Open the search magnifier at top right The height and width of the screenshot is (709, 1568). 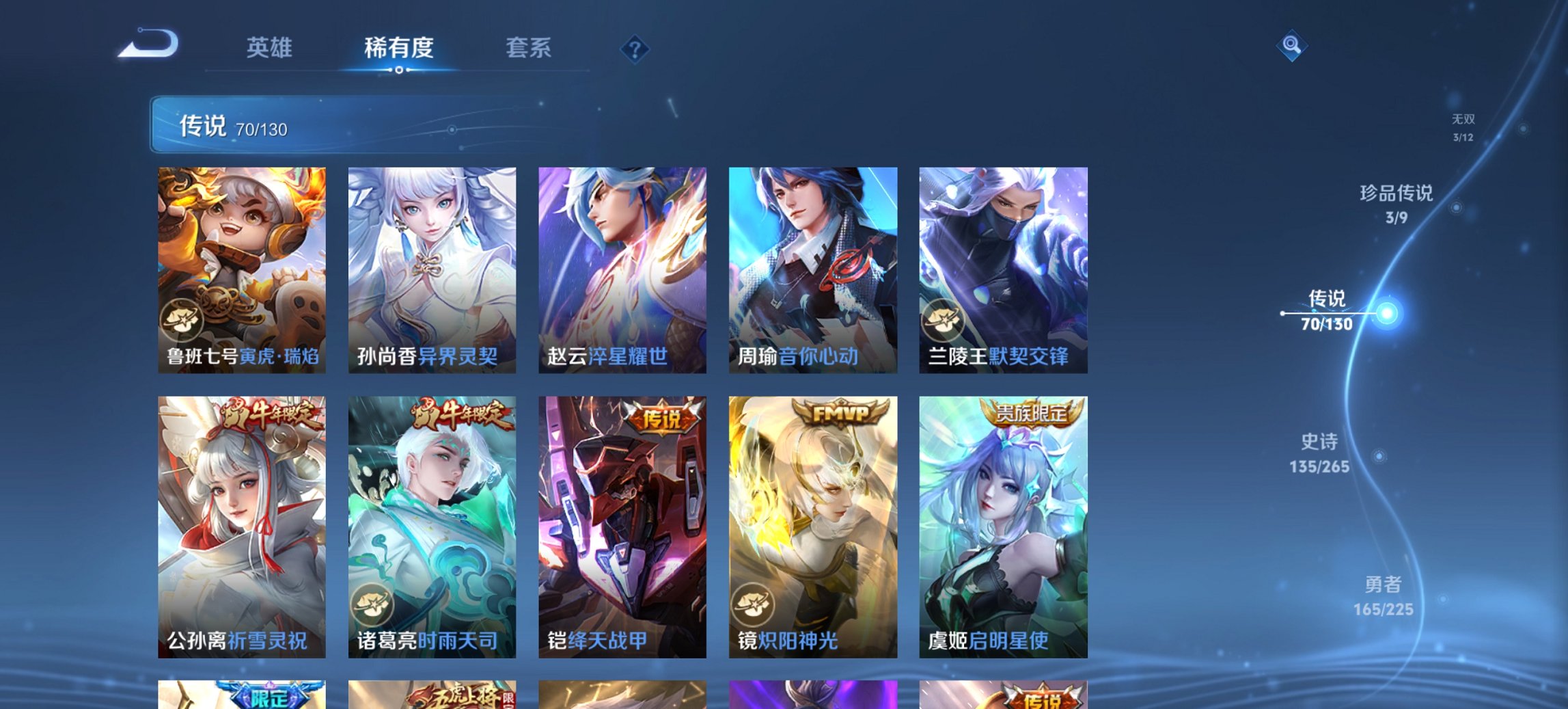1291,44
